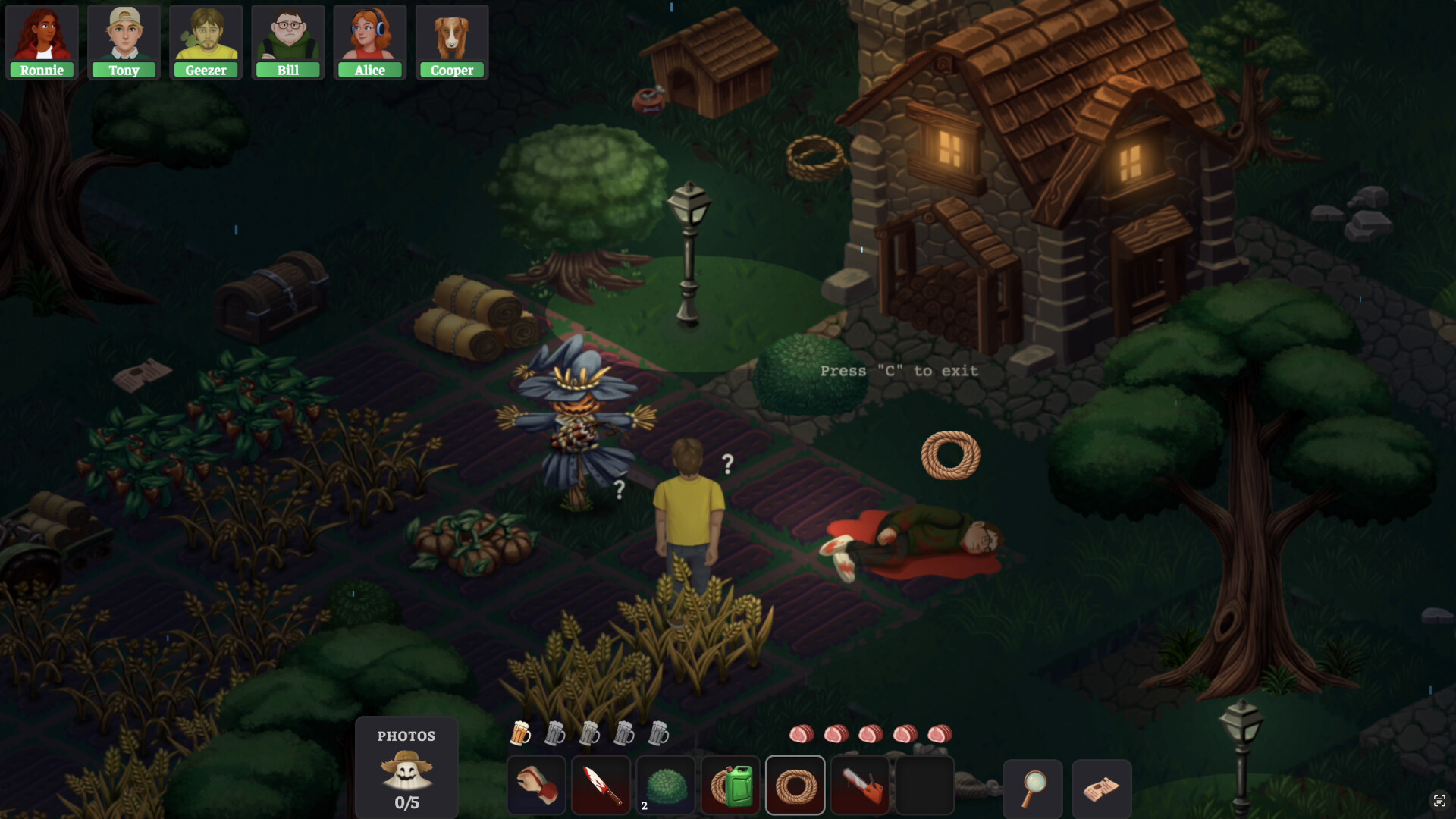Click the filled beer mug icon

(522, 734)
